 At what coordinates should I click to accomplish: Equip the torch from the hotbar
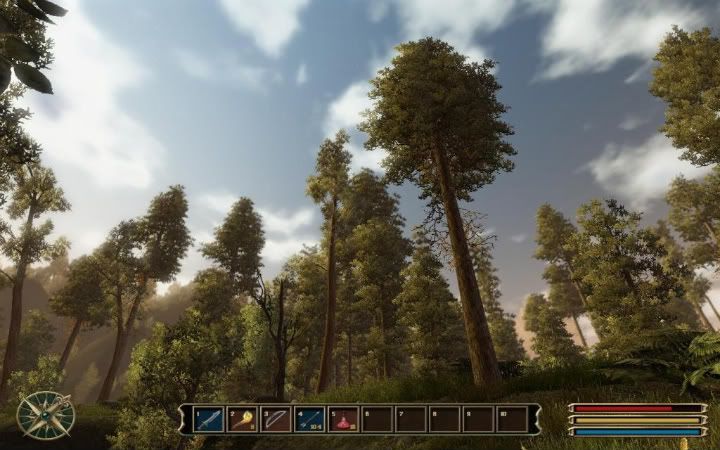tap(242, 419)
